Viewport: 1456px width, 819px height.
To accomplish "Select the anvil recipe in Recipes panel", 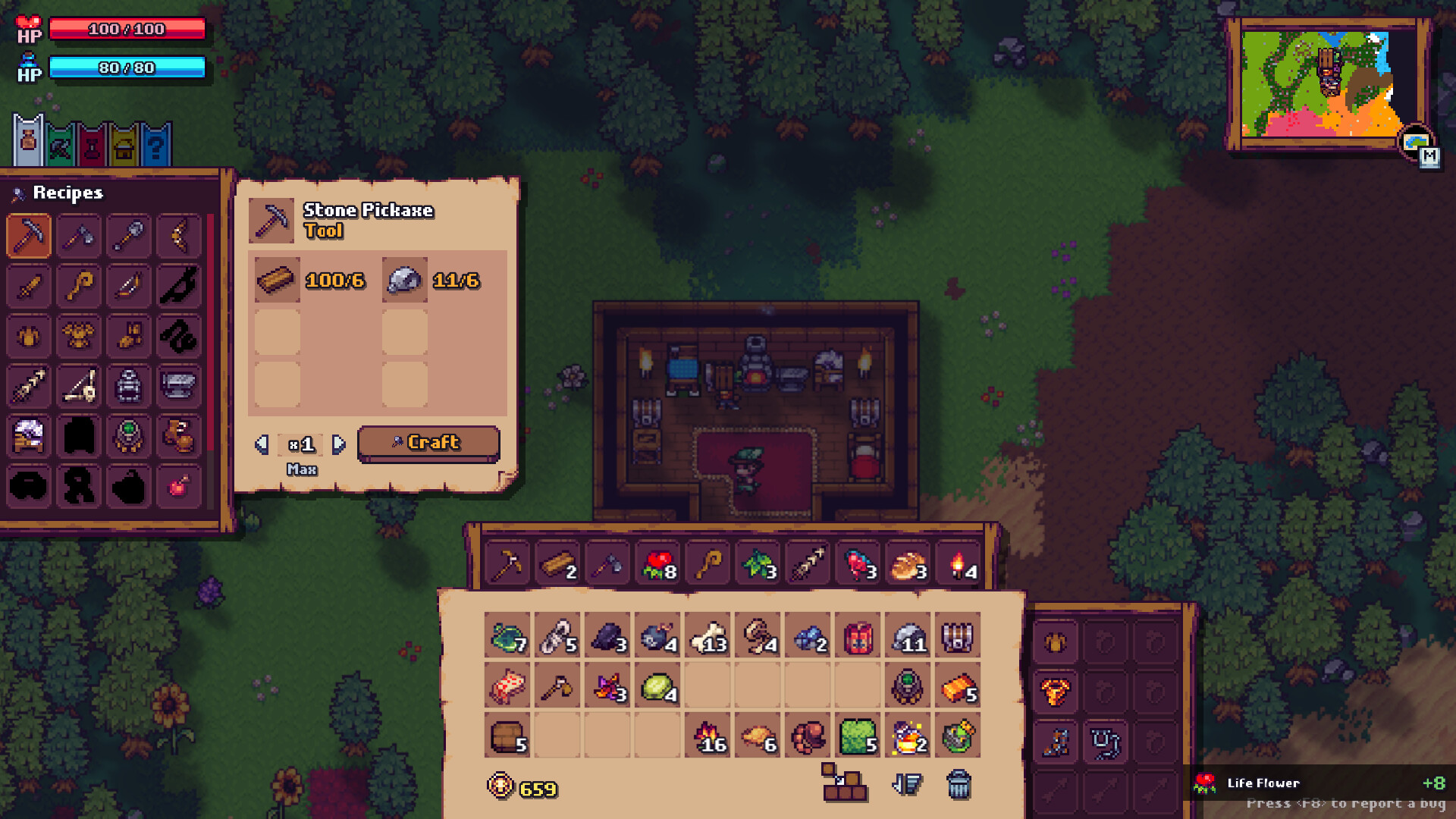I will [178, 385].
